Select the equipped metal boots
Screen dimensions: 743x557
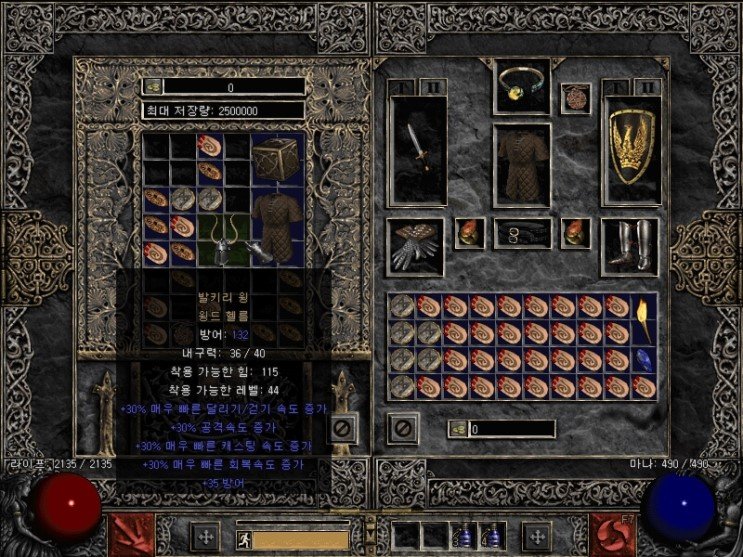tap(630, 246)
